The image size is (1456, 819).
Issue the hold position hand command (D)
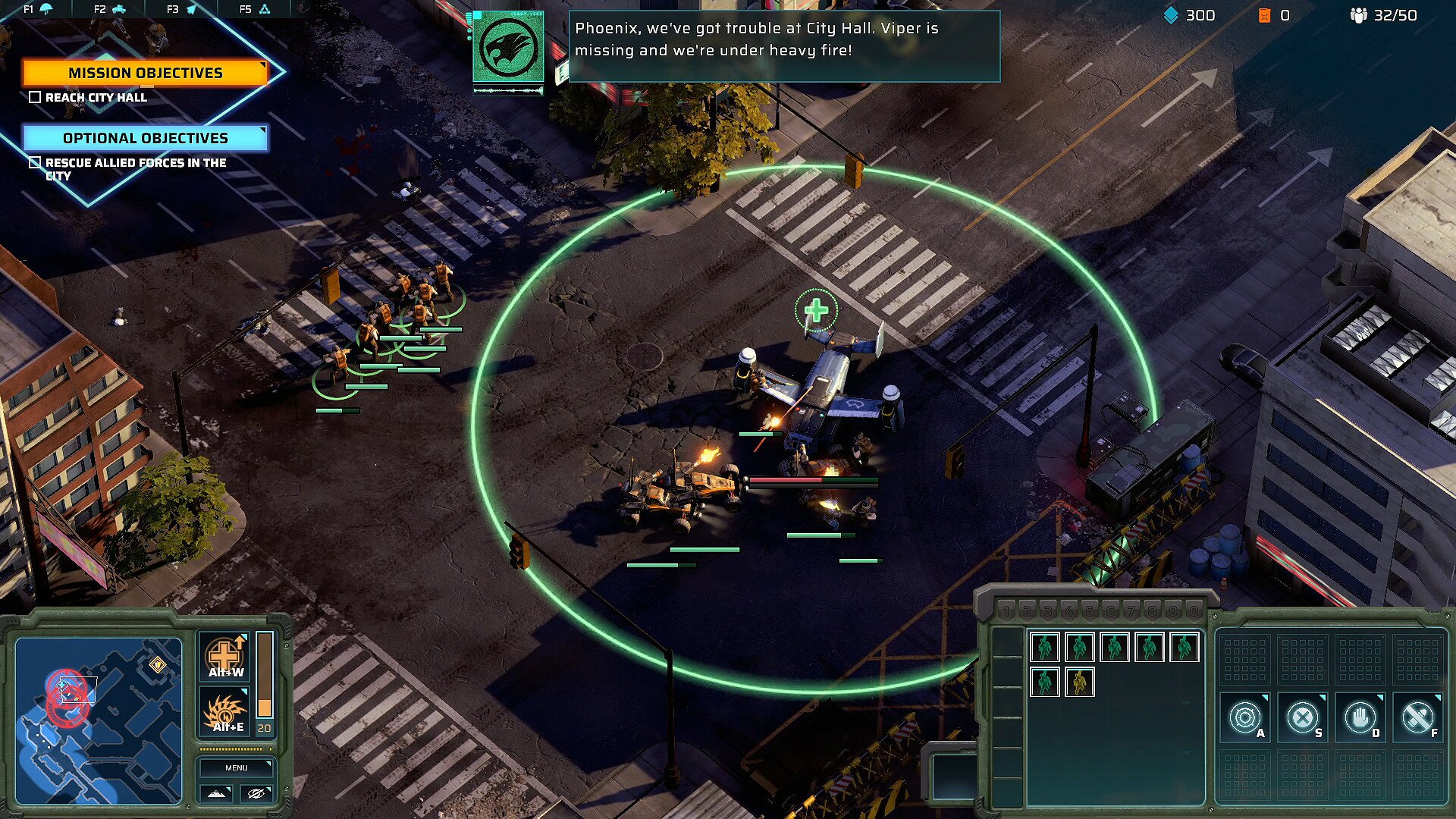pos(1360,717)
